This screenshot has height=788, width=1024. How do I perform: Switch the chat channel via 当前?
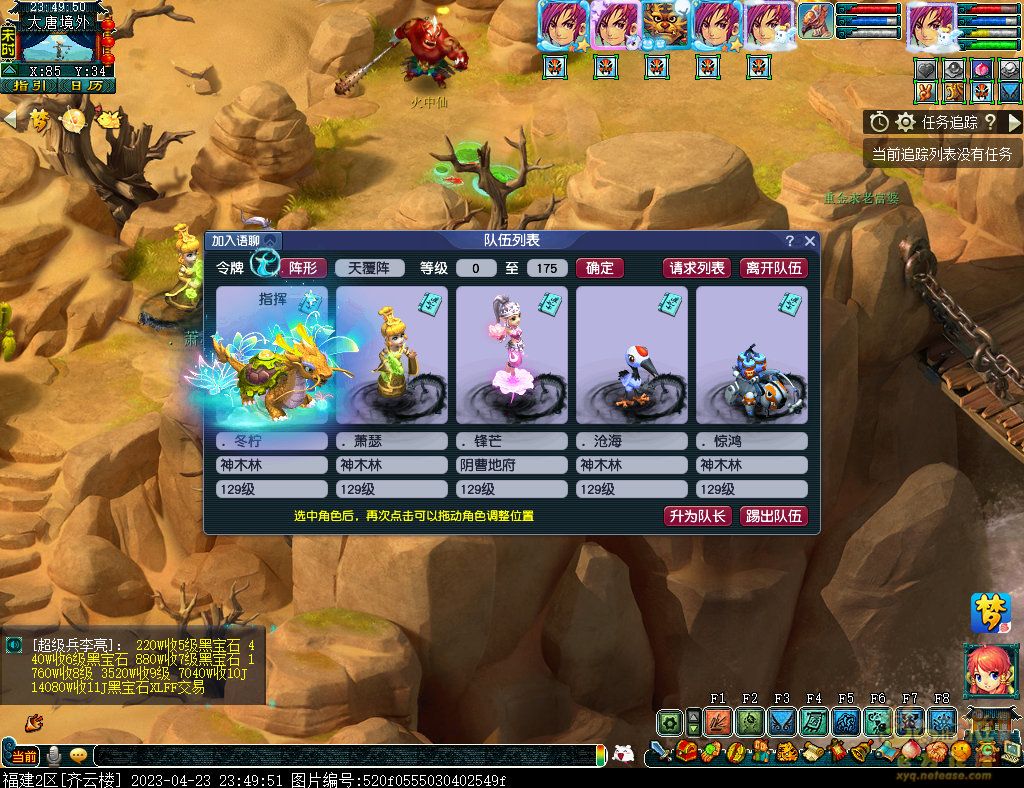[23, 756]
